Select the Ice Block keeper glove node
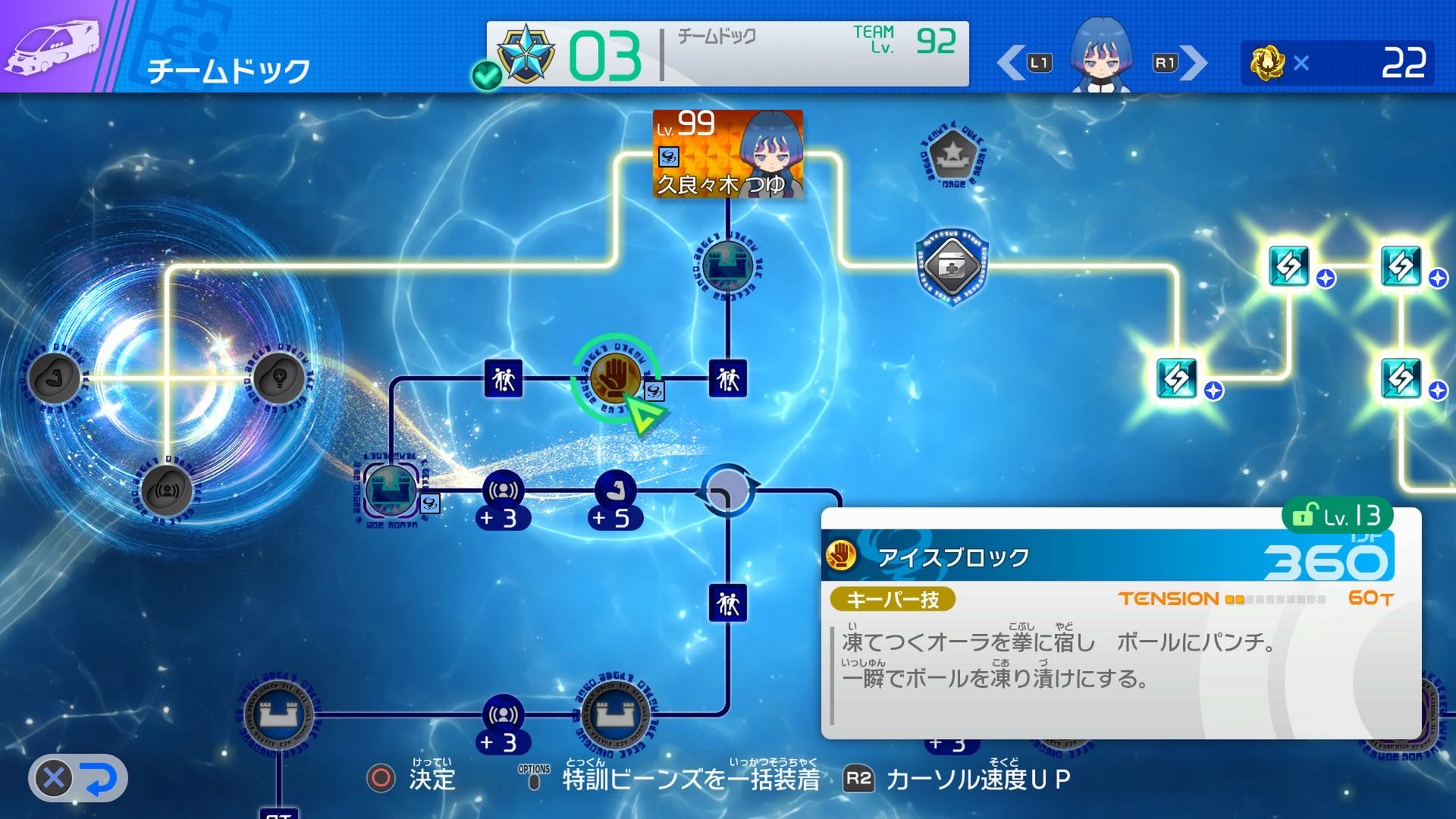 (614, 378)
